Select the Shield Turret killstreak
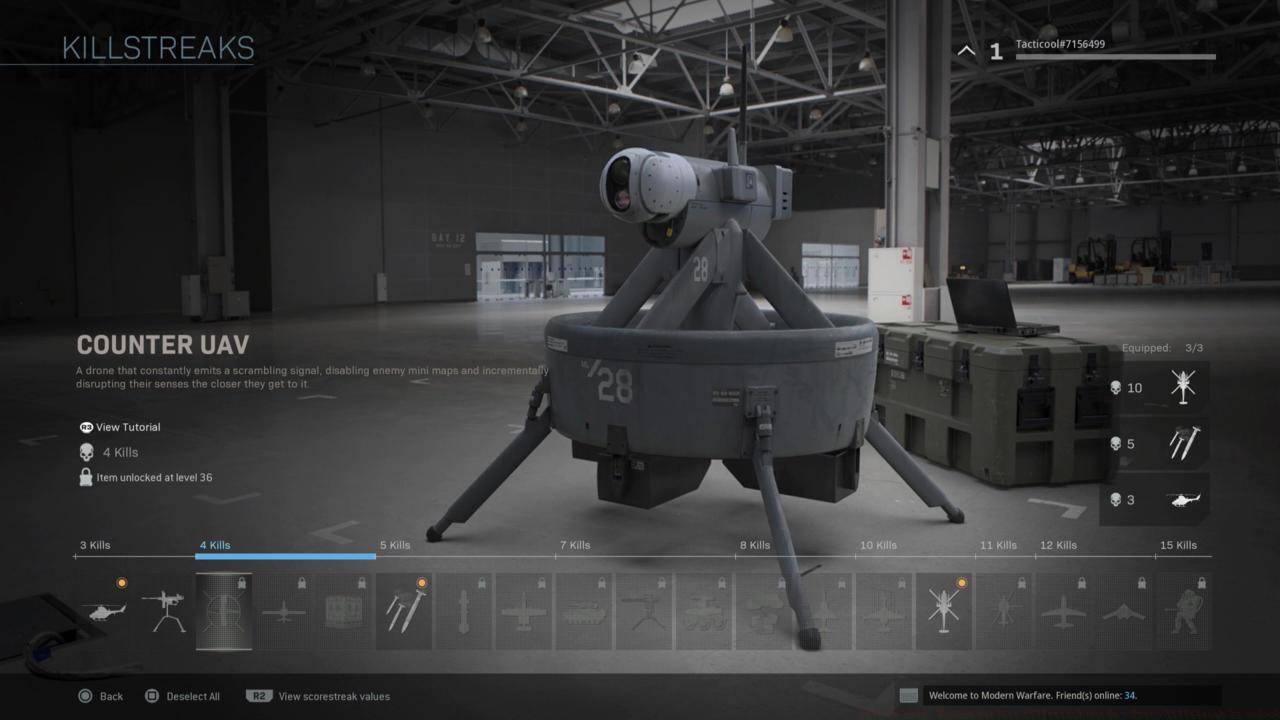The height and width of the screenshot is (720, 1280). click(165, 610)
